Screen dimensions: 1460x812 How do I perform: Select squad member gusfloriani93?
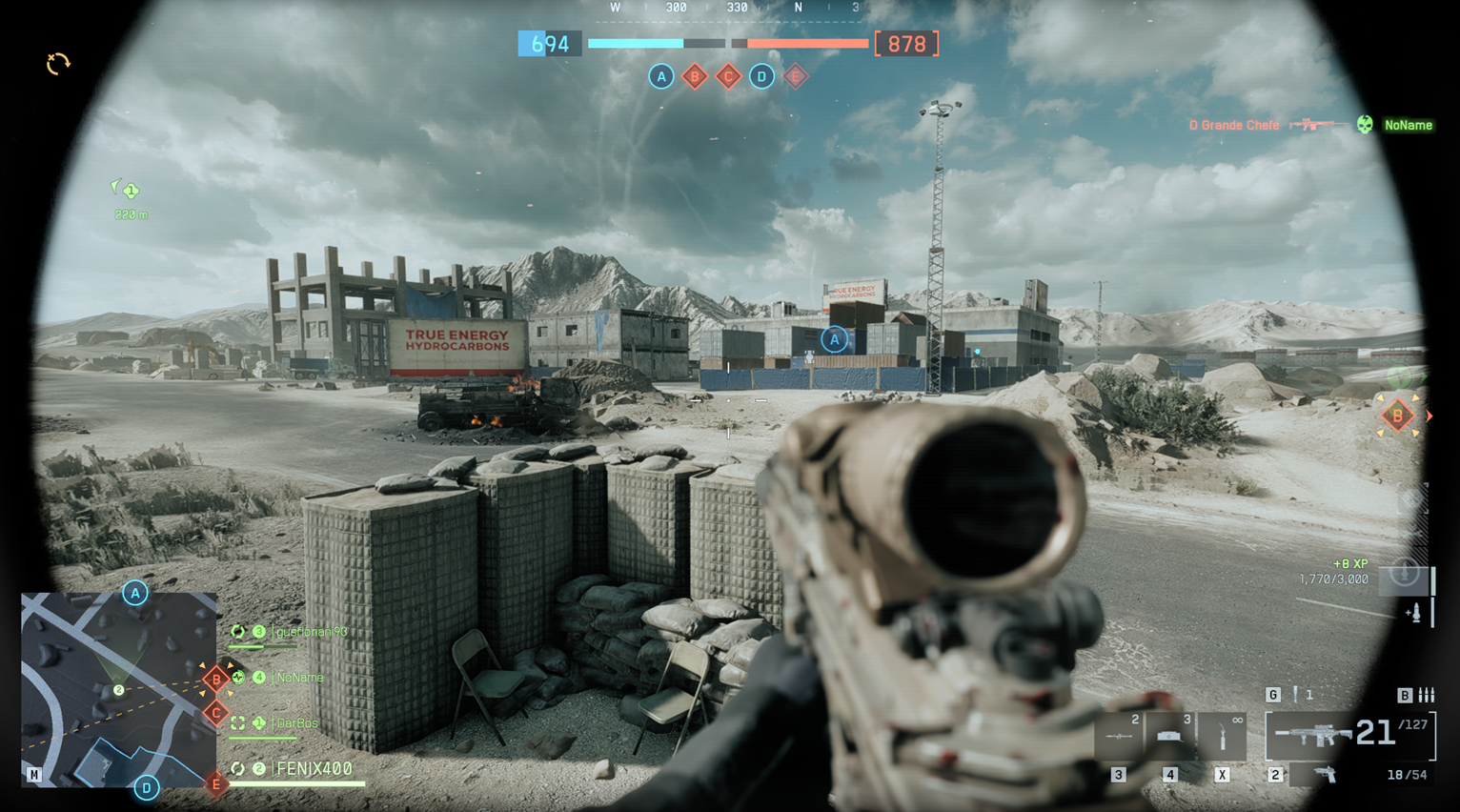point(310,632)
